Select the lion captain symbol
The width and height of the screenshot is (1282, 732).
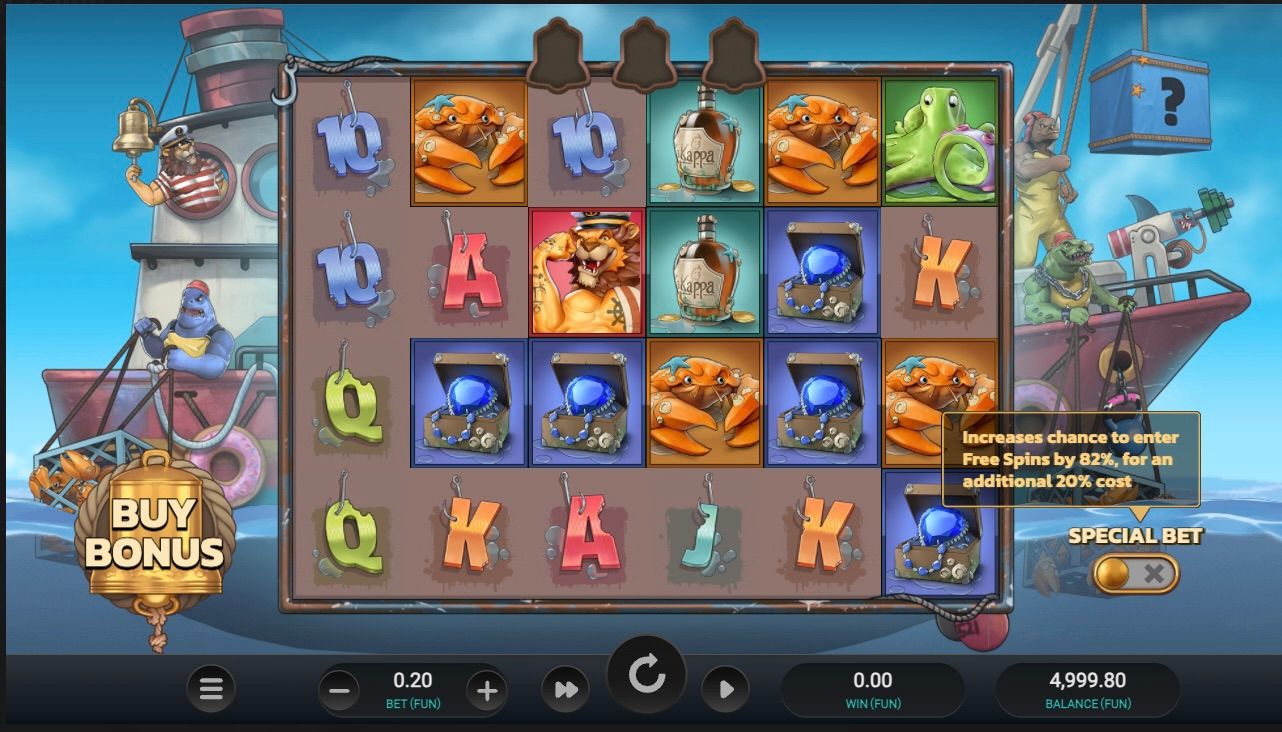coord(584,272)
